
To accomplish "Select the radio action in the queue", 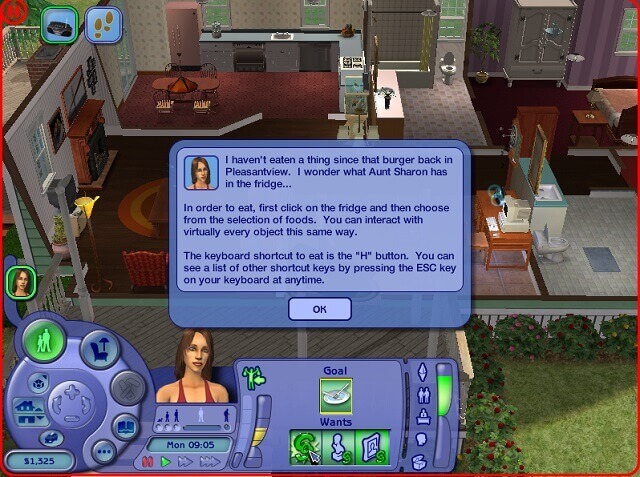I will 62,24.
